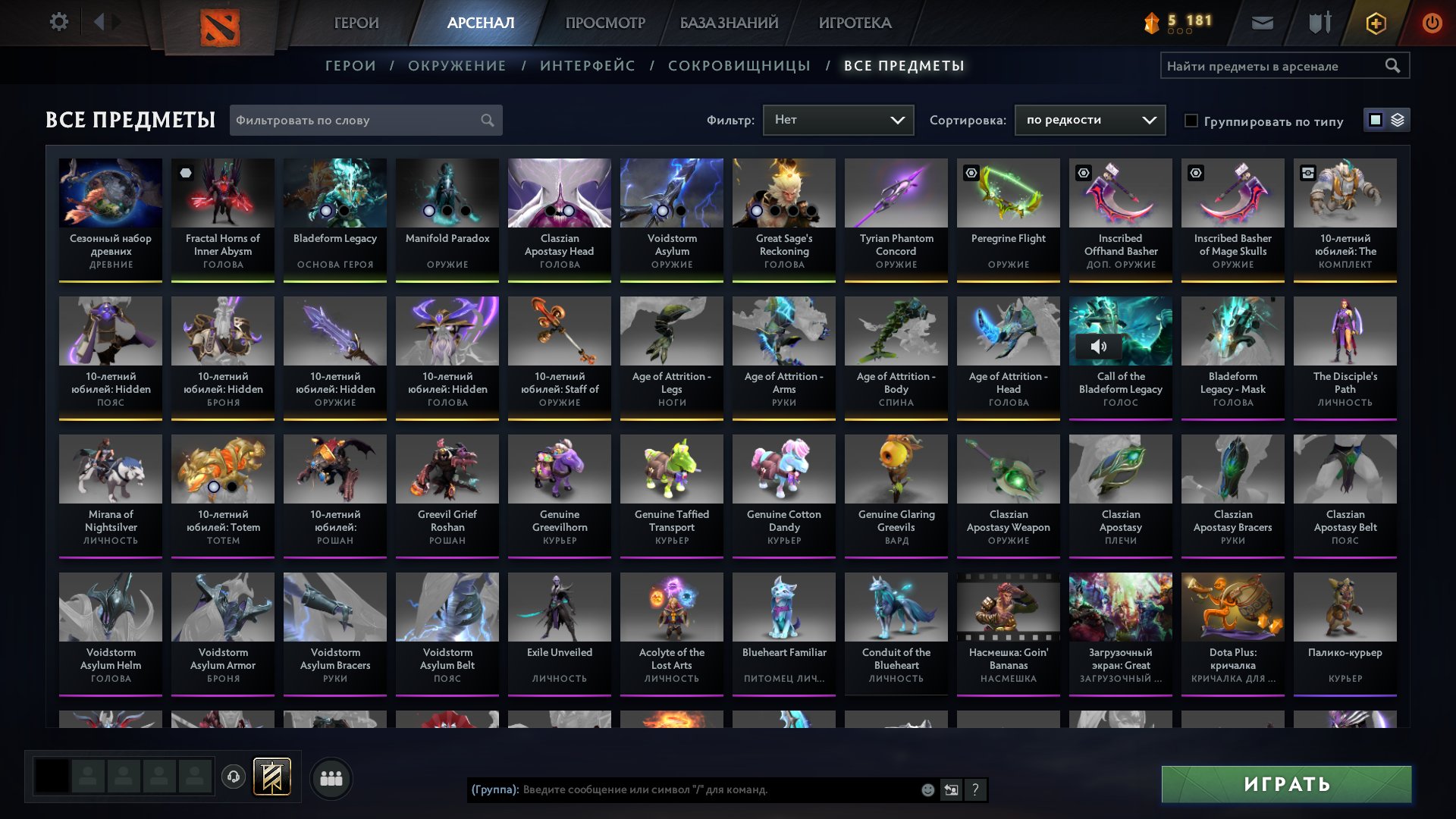1456x819 pixels.
Task: Open the mail notifications envelope icon
Action: [x=1262, y=23]
